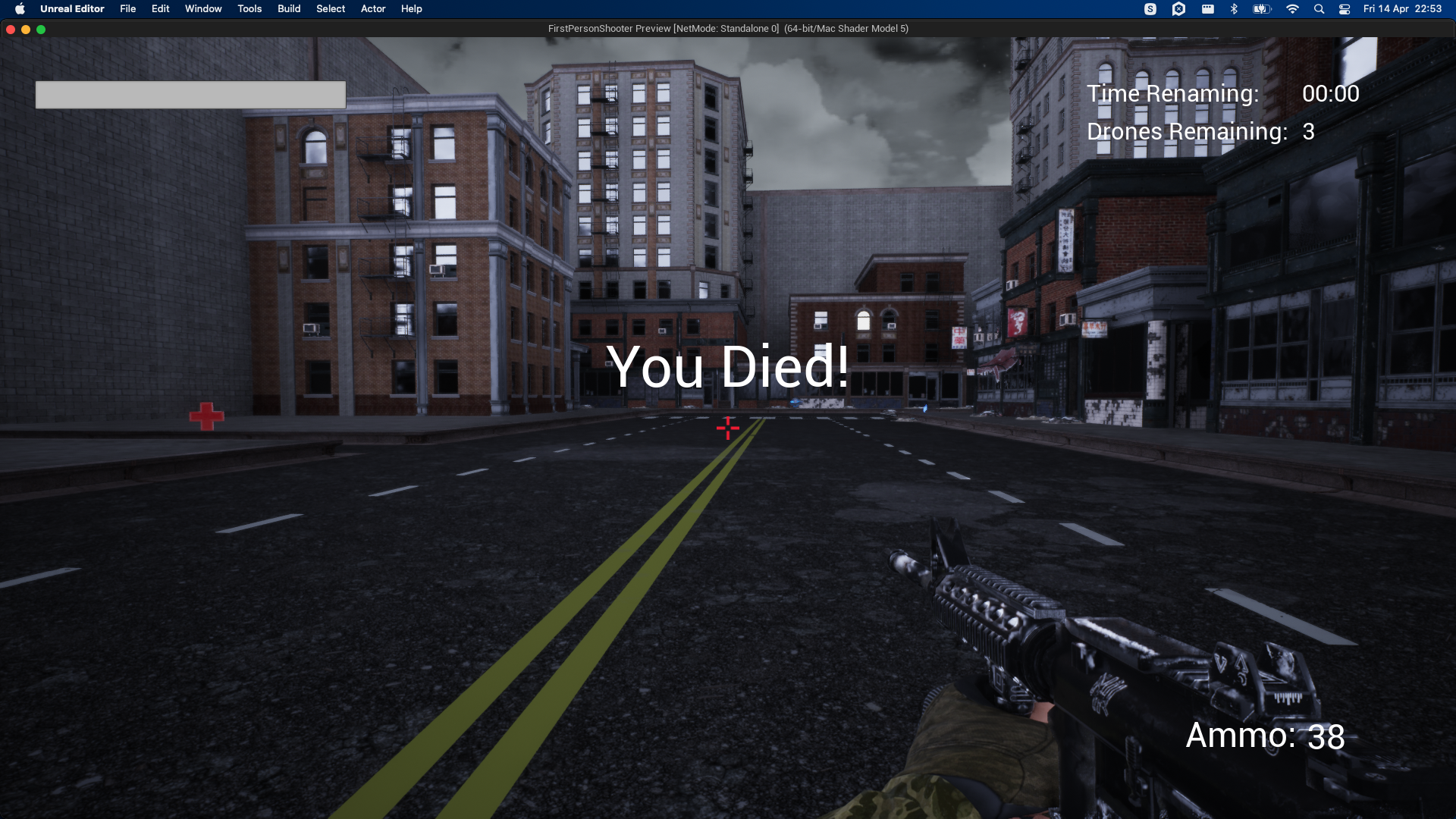Open the Actor menu

372,8
